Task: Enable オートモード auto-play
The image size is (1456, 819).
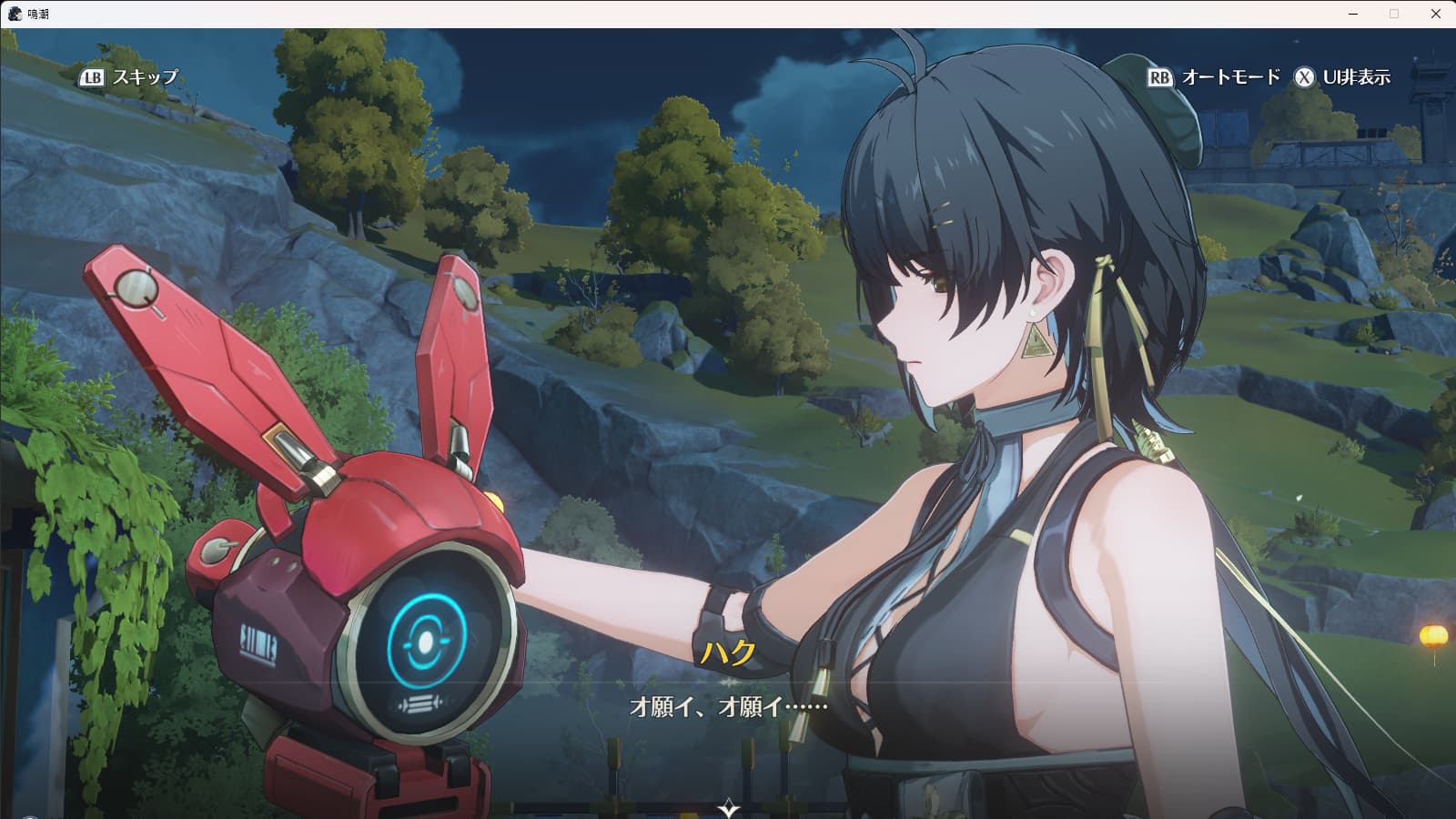Action: 1214,77
